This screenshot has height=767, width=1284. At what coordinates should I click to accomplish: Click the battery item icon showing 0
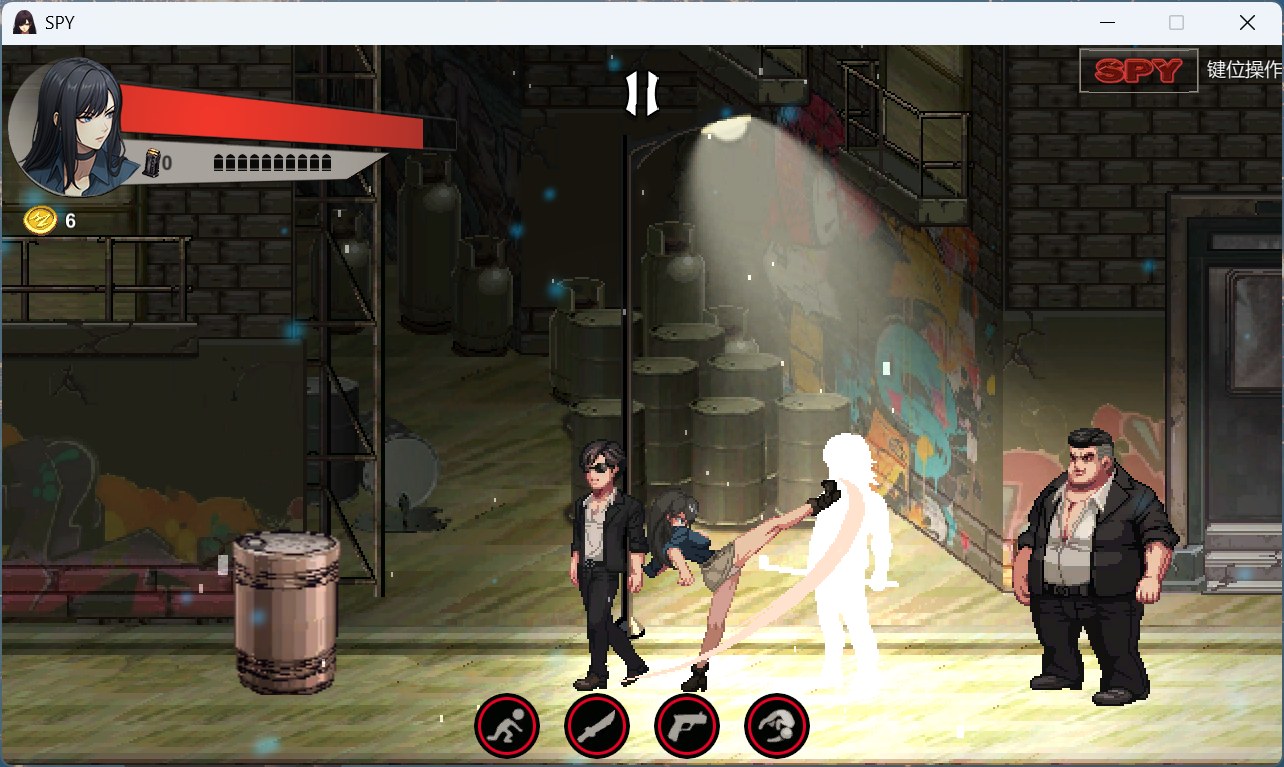[150, 162]
